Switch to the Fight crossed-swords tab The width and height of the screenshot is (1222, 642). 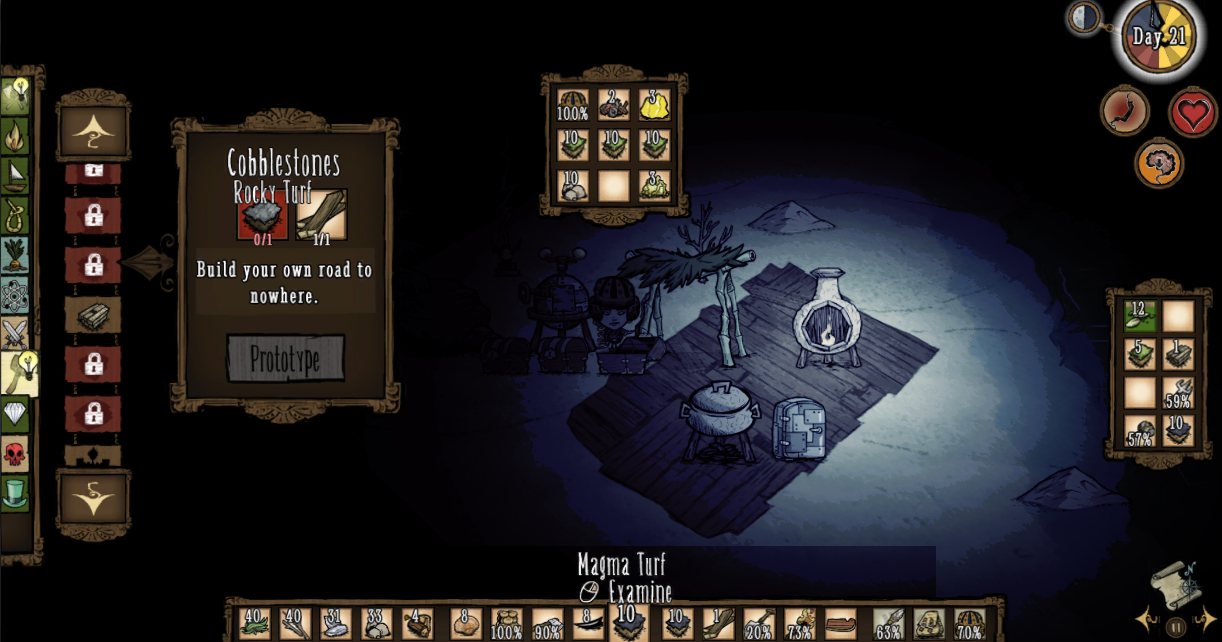pyautogui.click(x=15, y=333)
